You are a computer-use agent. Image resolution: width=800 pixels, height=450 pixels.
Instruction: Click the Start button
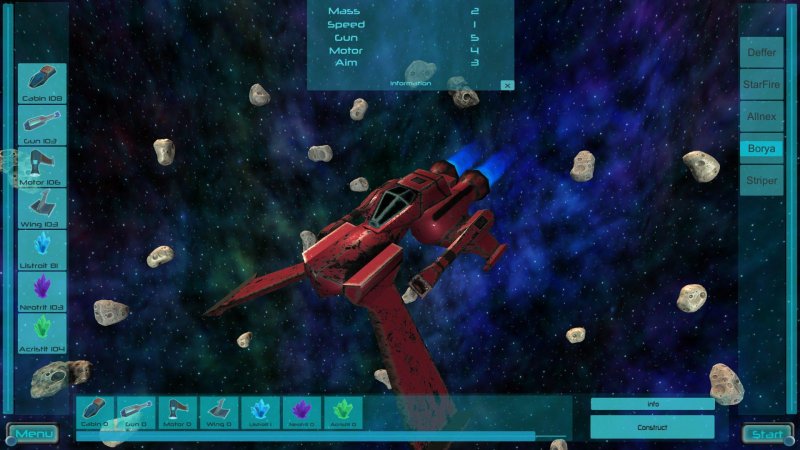click(767, 434)
